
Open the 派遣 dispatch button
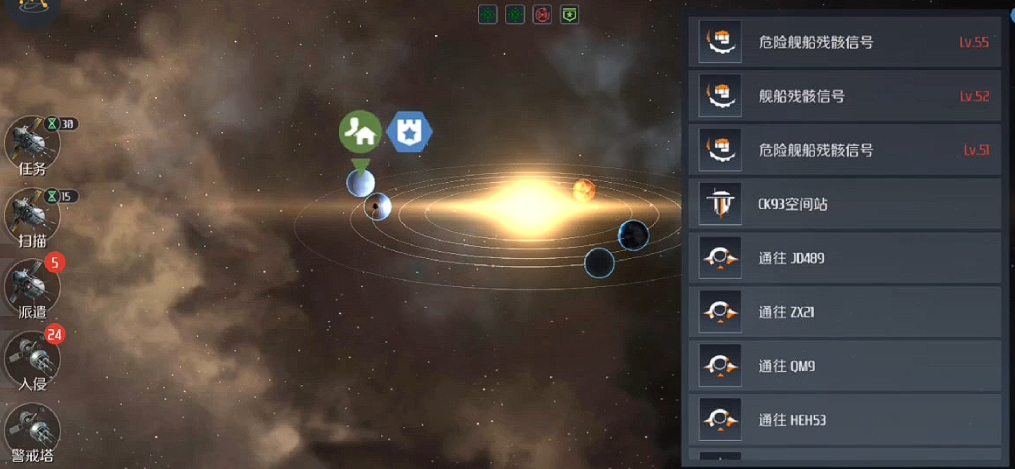[32, 287]
